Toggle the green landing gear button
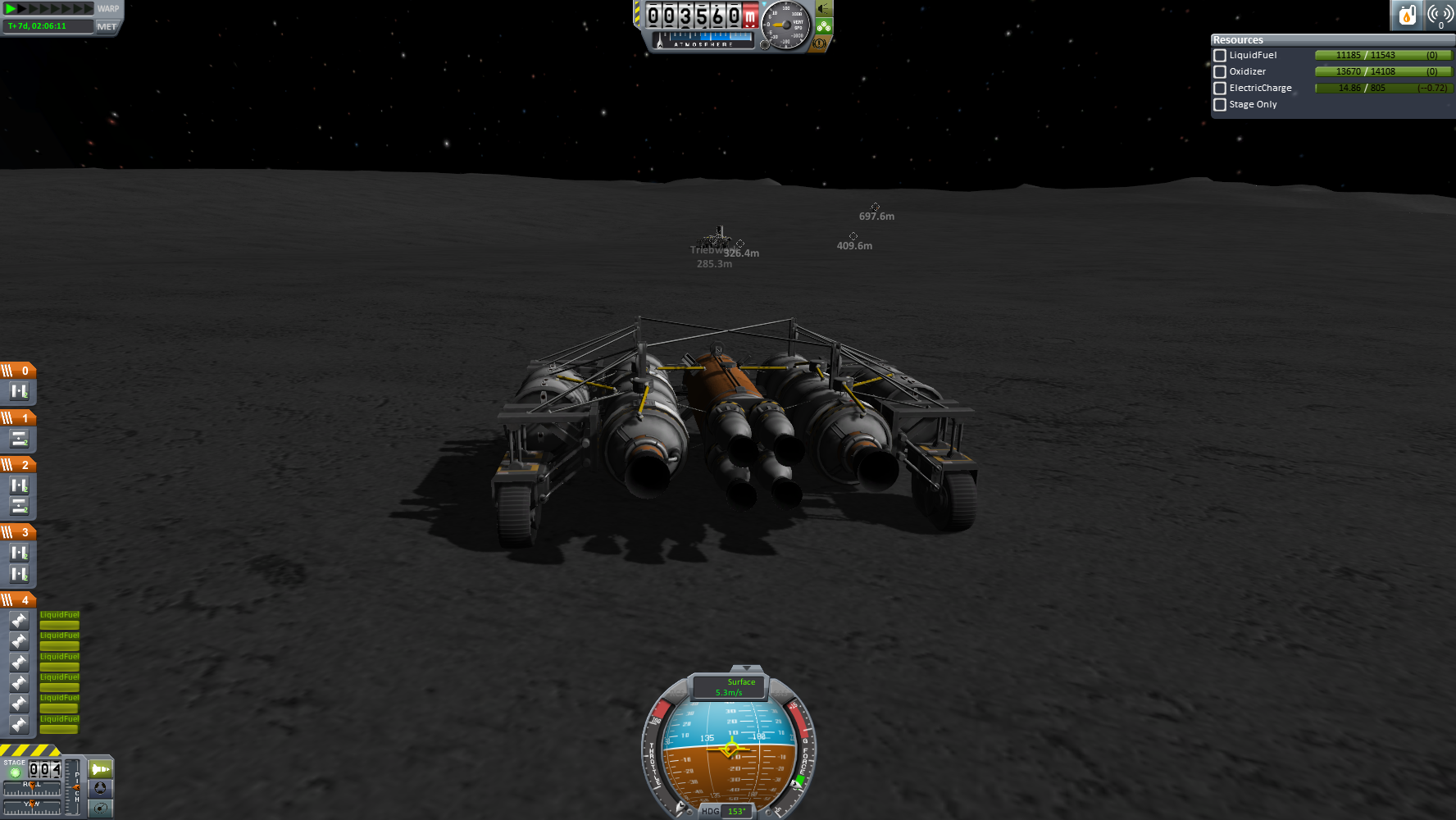 point(824,26)
